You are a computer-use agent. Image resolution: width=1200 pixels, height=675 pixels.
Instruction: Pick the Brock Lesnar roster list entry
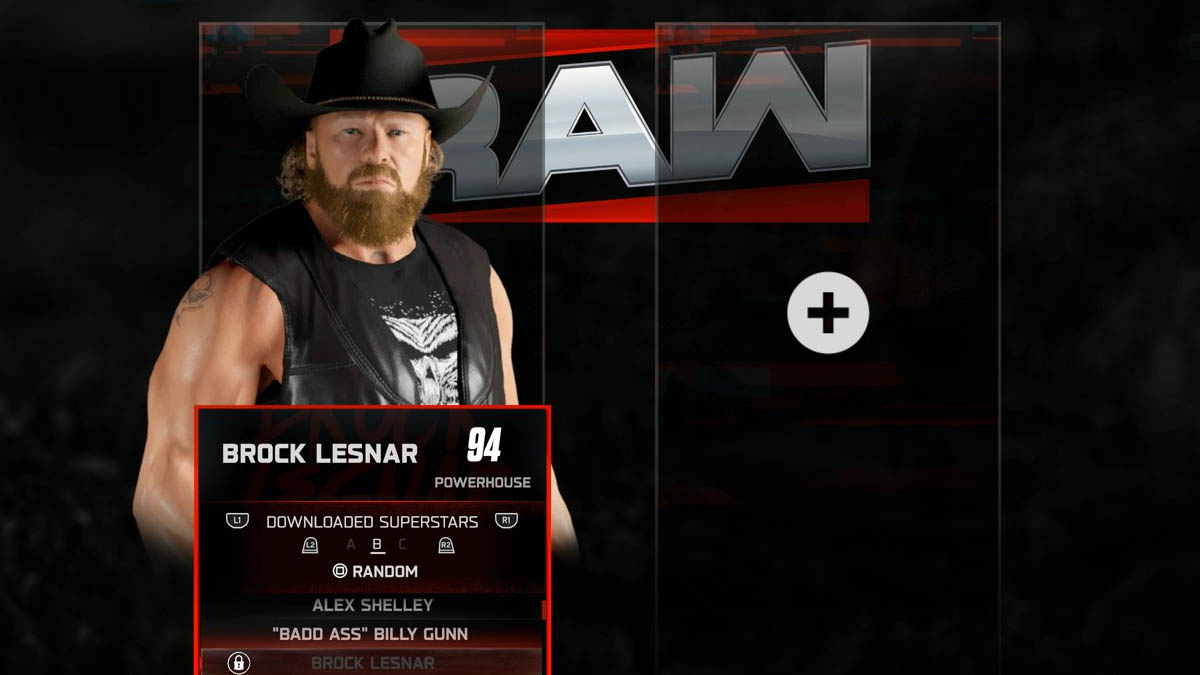coord(372,663)
